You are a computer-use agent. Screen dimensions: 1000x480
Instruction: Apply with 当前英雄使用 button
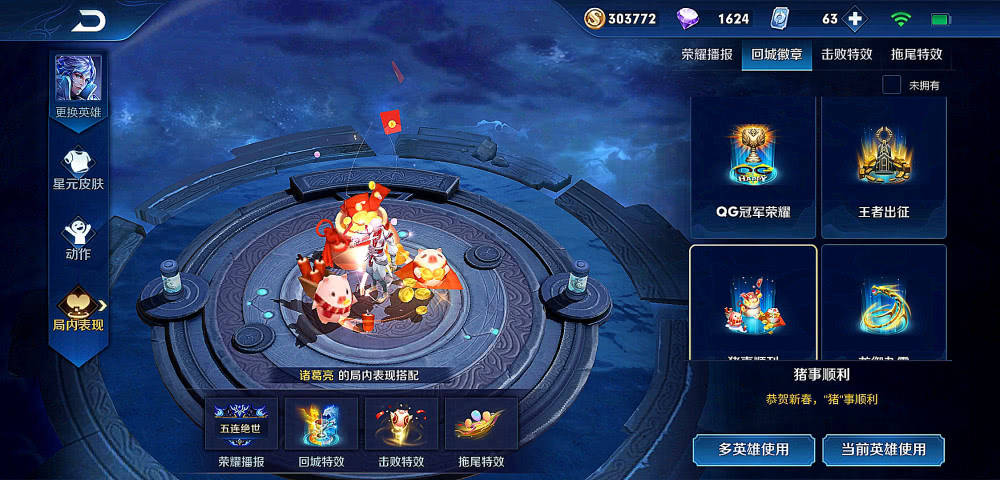pyautogui.click(x=883, y=450)
